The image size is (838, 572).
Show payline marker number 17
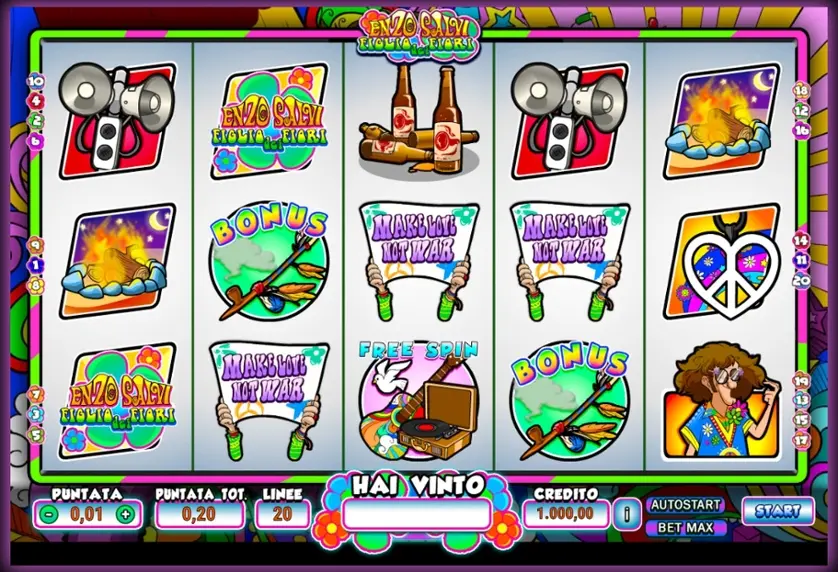pos(801,438)
